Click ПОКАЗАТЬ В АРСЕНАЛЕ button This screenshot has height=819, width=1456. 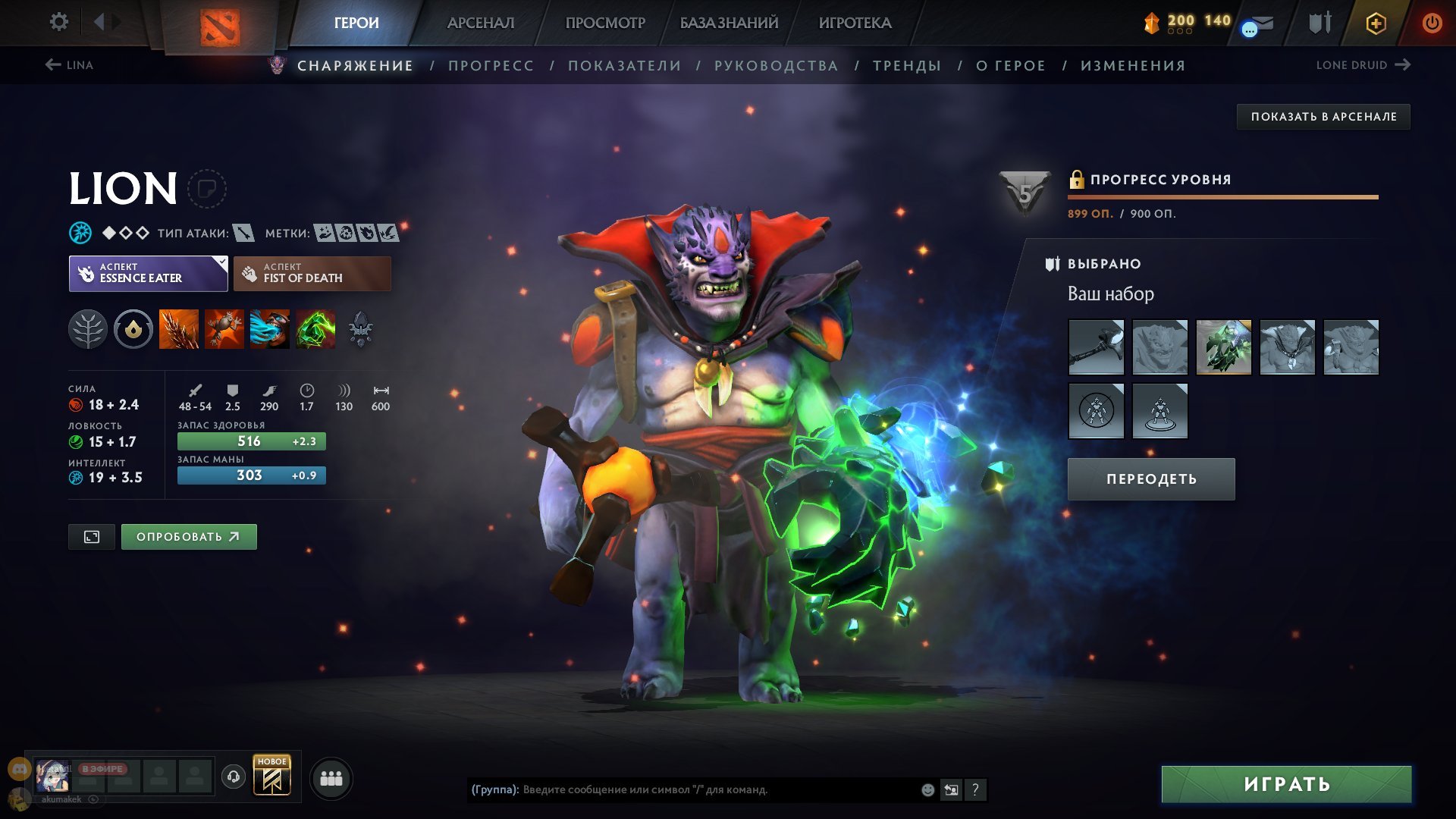[1323, 116]
